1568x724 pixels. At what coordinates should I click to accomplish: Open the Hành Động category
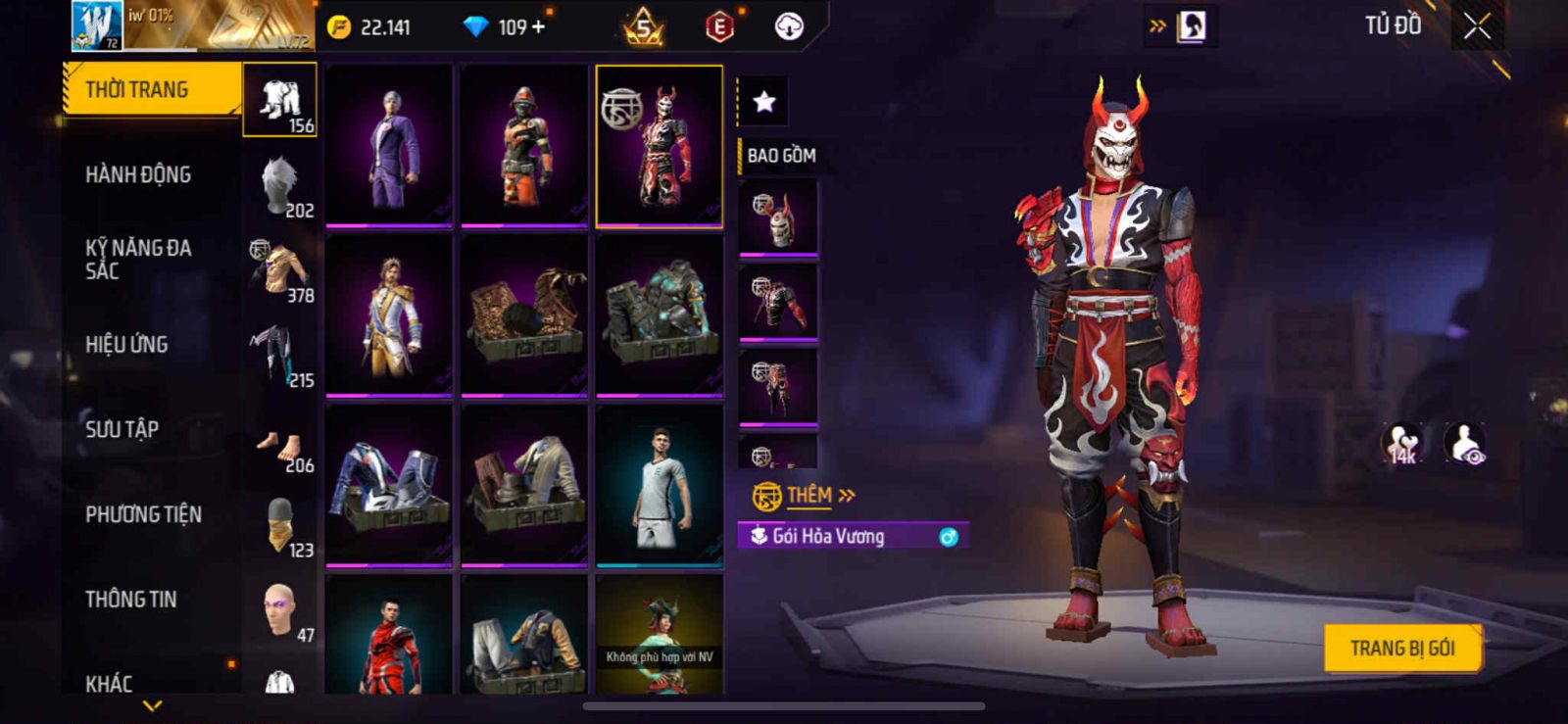tap(138, 174)
